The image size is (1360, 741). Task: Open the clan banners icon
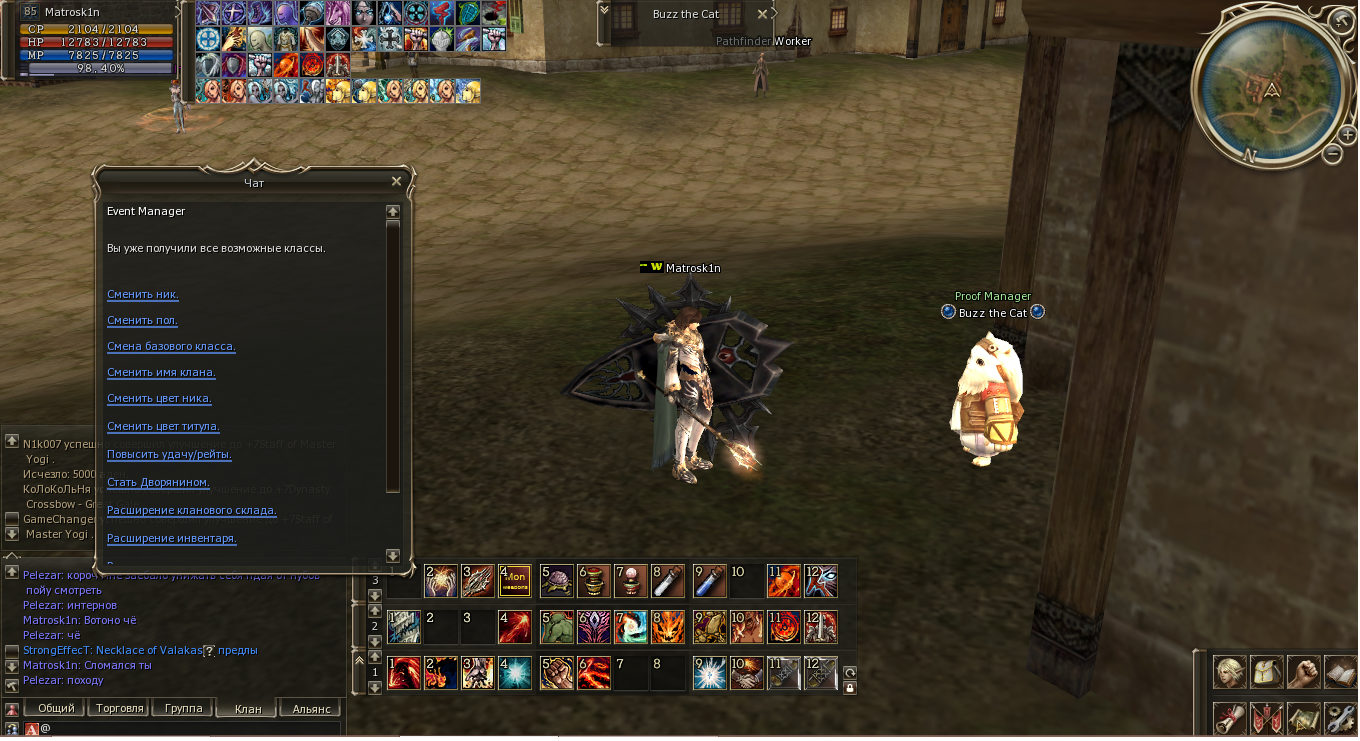(1266, 717)
